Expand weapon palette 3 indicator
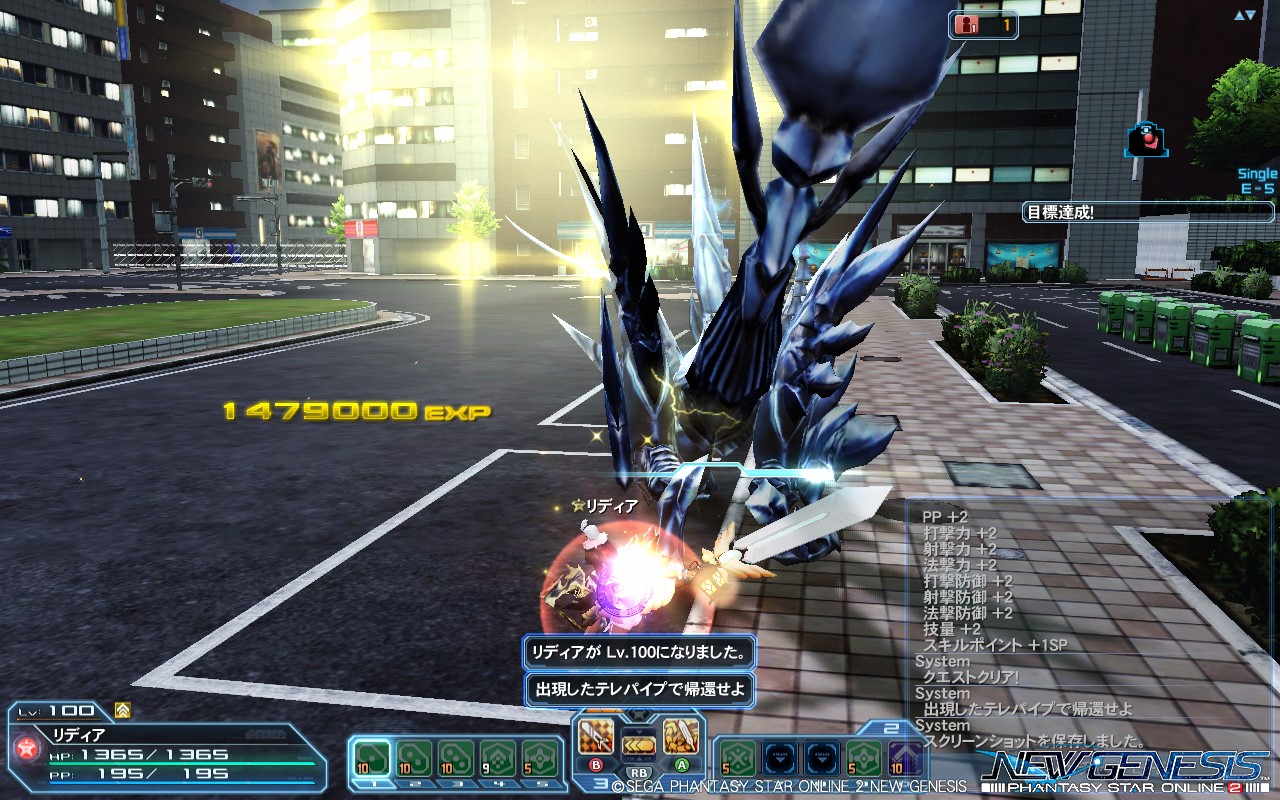The height and width of the screenshot is (800, 1280). click(x=601, y=783)
